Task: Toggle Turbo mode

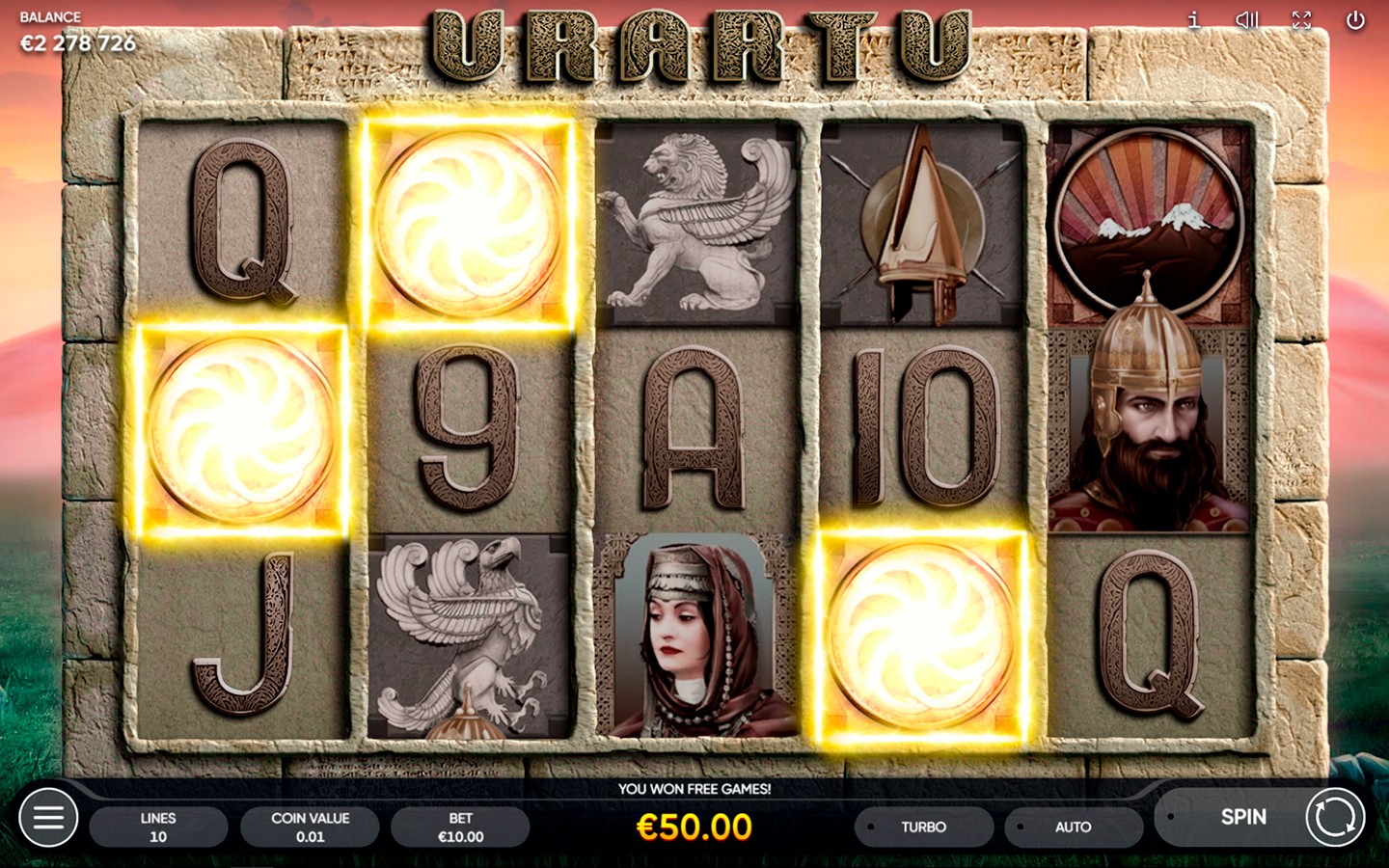Action: pyautogui.click(x=923, y=827)
